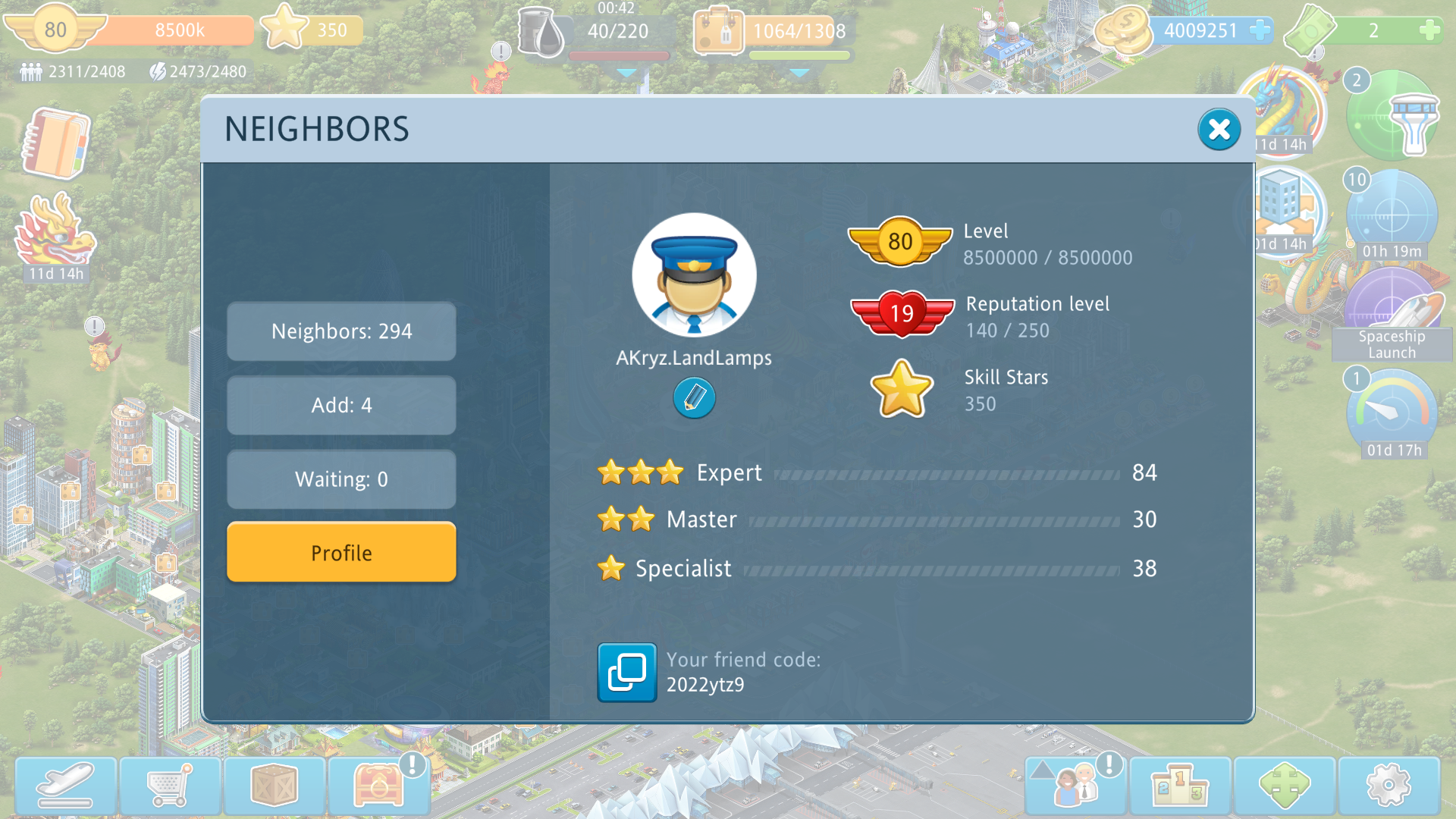Open the warehouse crate menu
The width and height of the screenshot is (1456, 819).
click(x=274, y=786)
